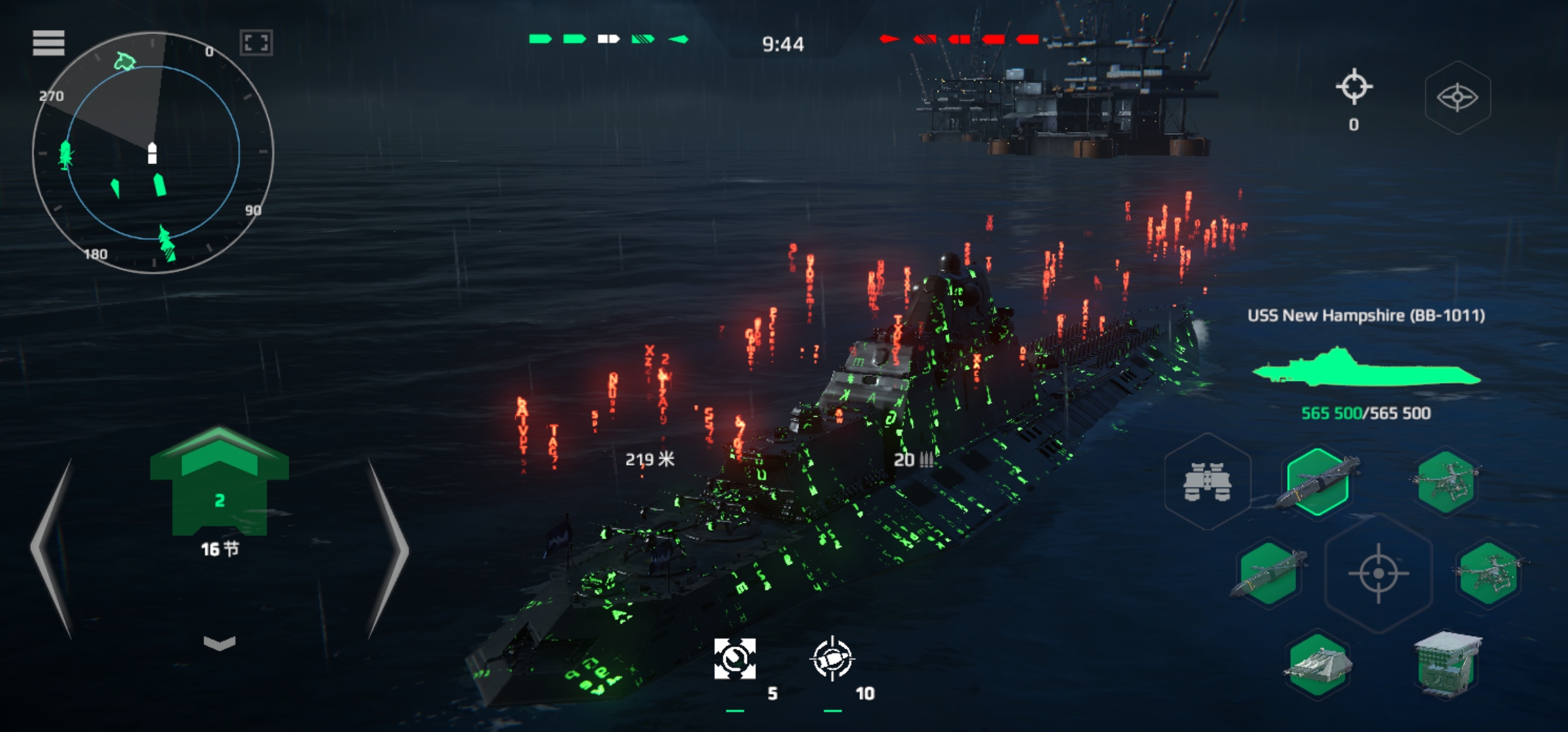Steer right with the right arrow
Image resolution: width=1568 pixels, height=732 pixels.
click(387, 549)
